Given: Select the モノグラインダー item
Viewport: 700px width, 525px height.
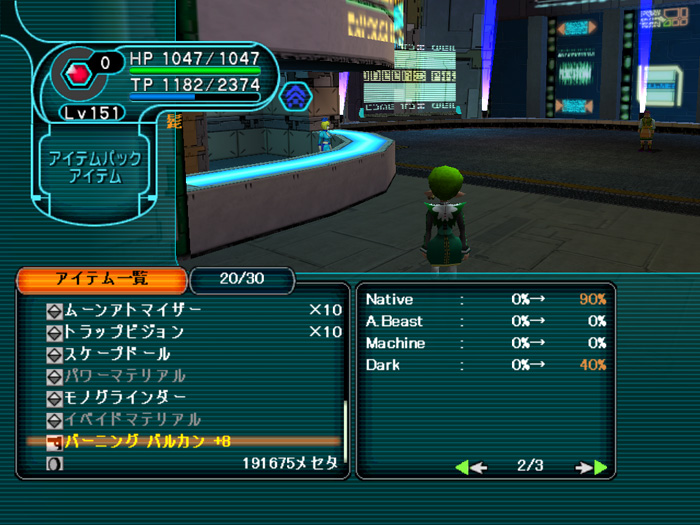Looking at the screenshot, I should tap(124, 398).
